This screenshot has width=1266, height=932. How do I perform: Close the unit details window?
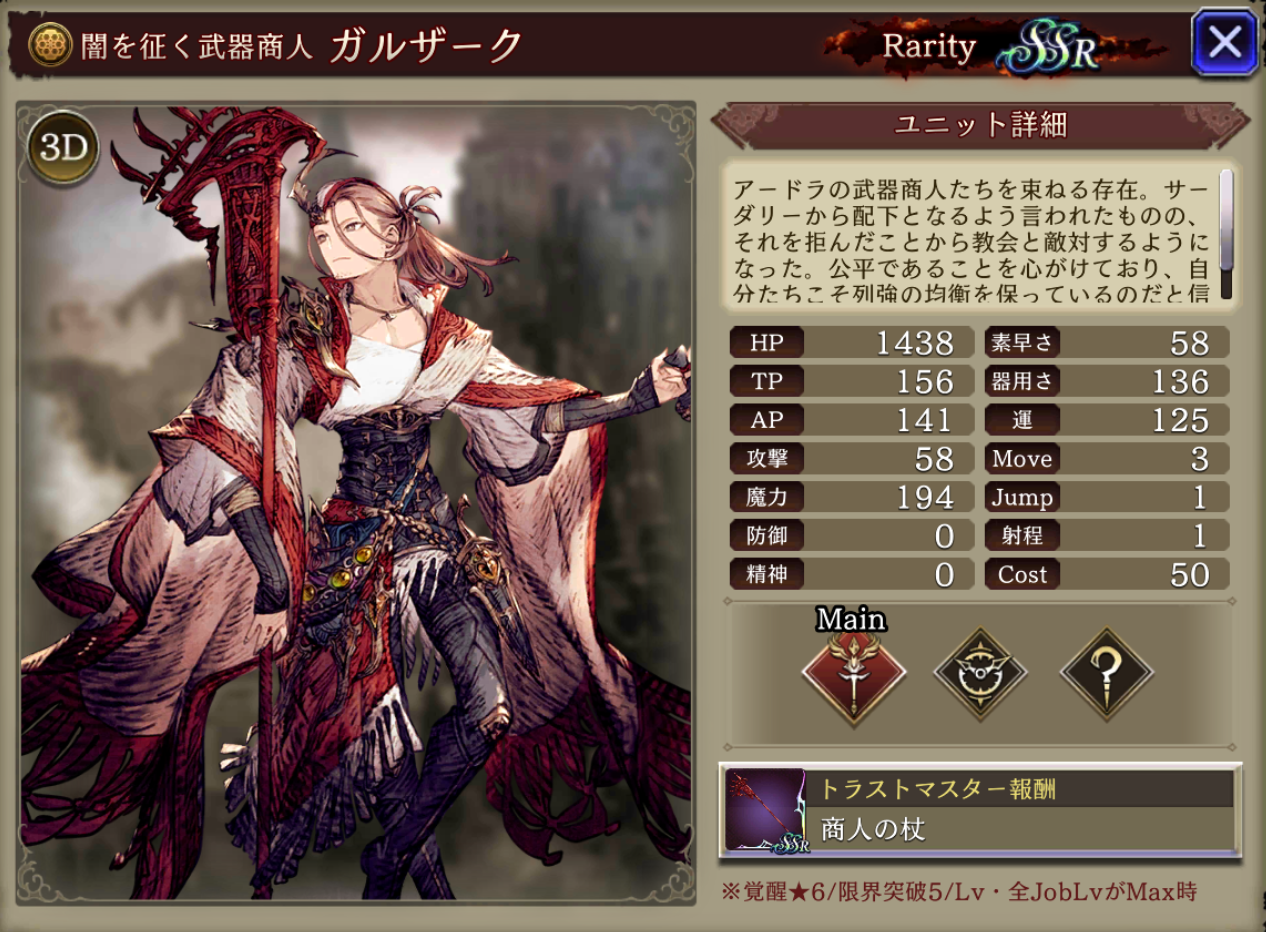point(1224,42)
